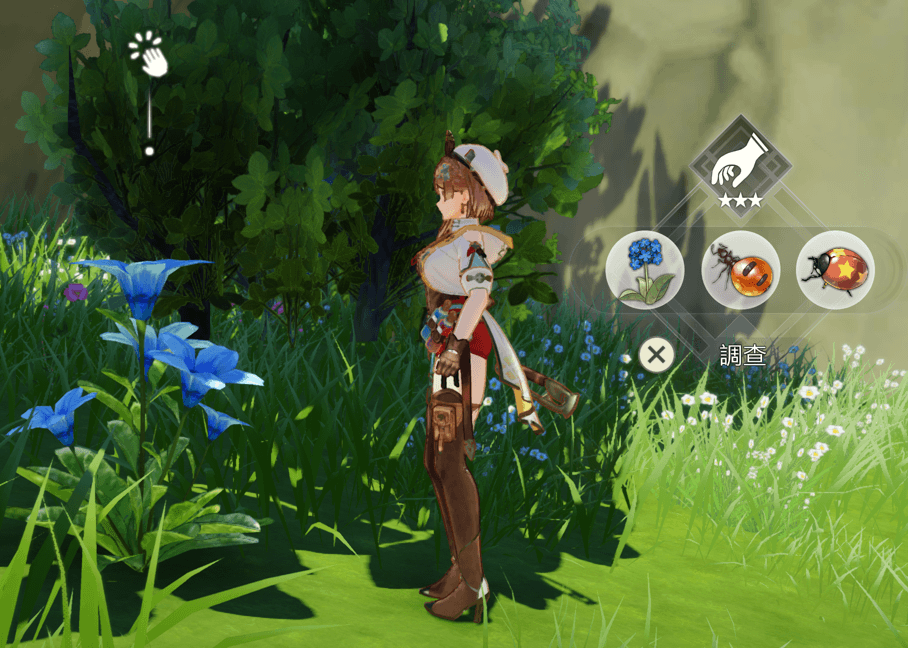Choose the amber ant material icon
Screen dimensions: 908x648
click(x=740, y=270)
